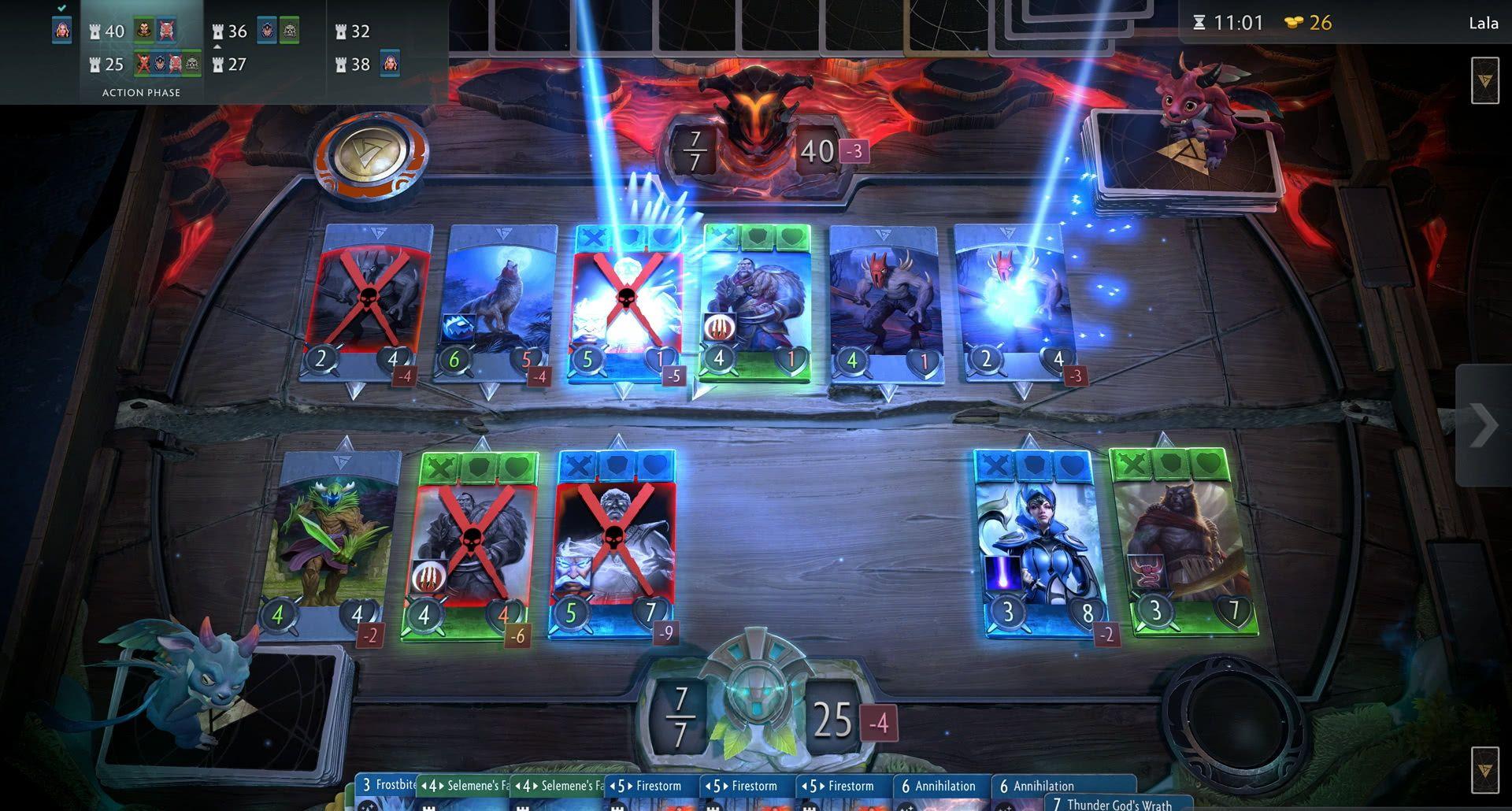Open the first lane overview with towers 40 and 25
Viewport: 1512px width, 811px height.
click(x=142, y=47)
